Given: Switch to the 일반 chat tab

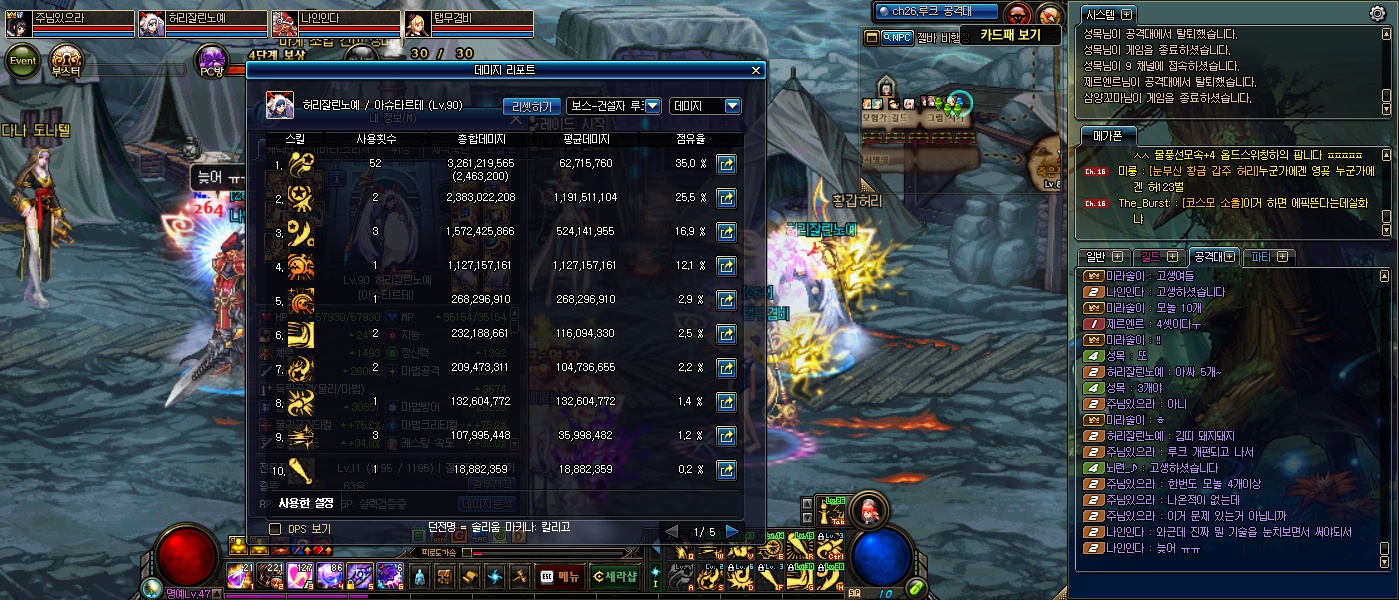Looking at the screenshot, I should [1096, 257].
